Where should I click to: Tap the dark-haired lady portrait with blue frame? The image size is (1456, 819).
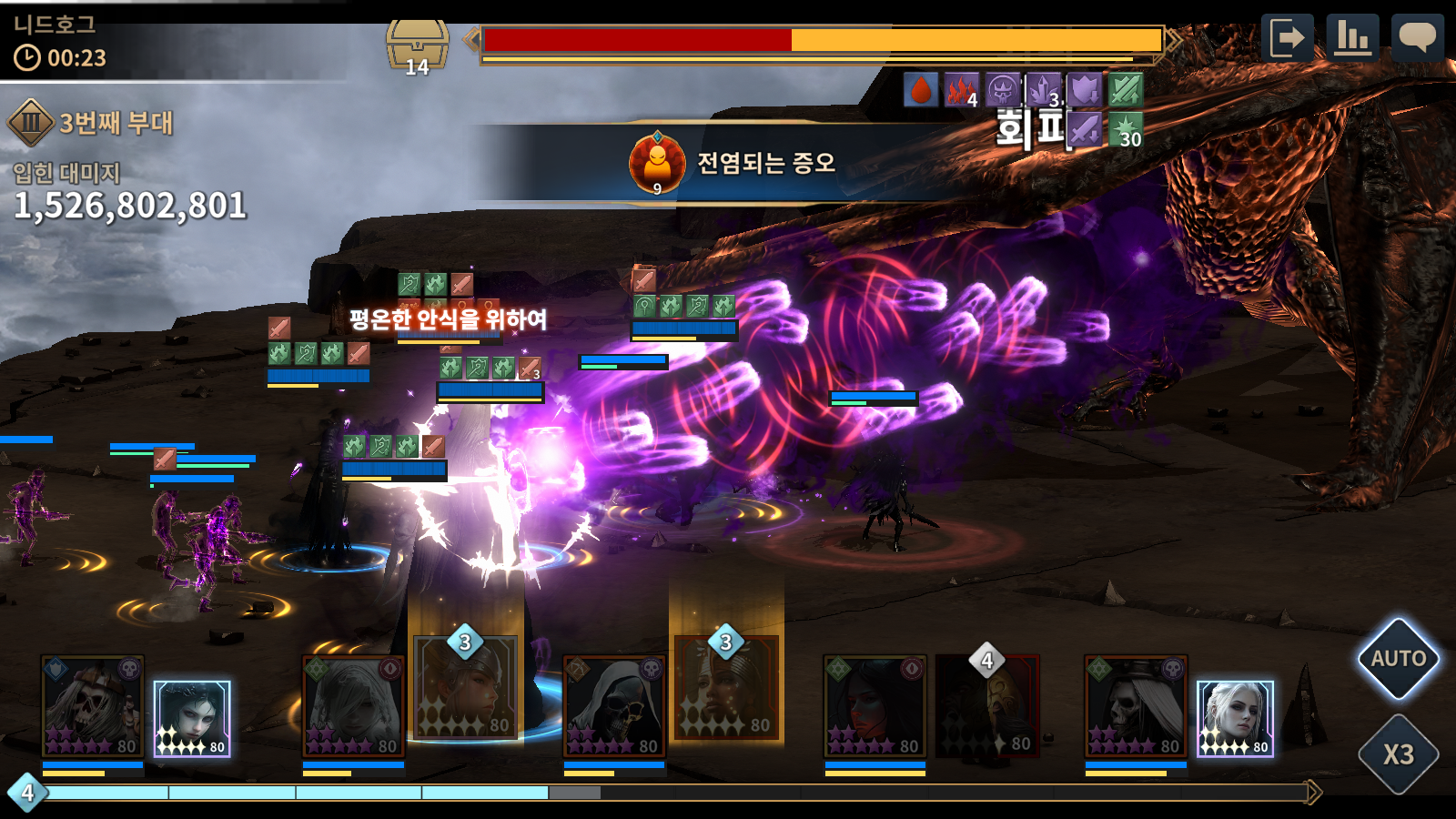(192, 719)
